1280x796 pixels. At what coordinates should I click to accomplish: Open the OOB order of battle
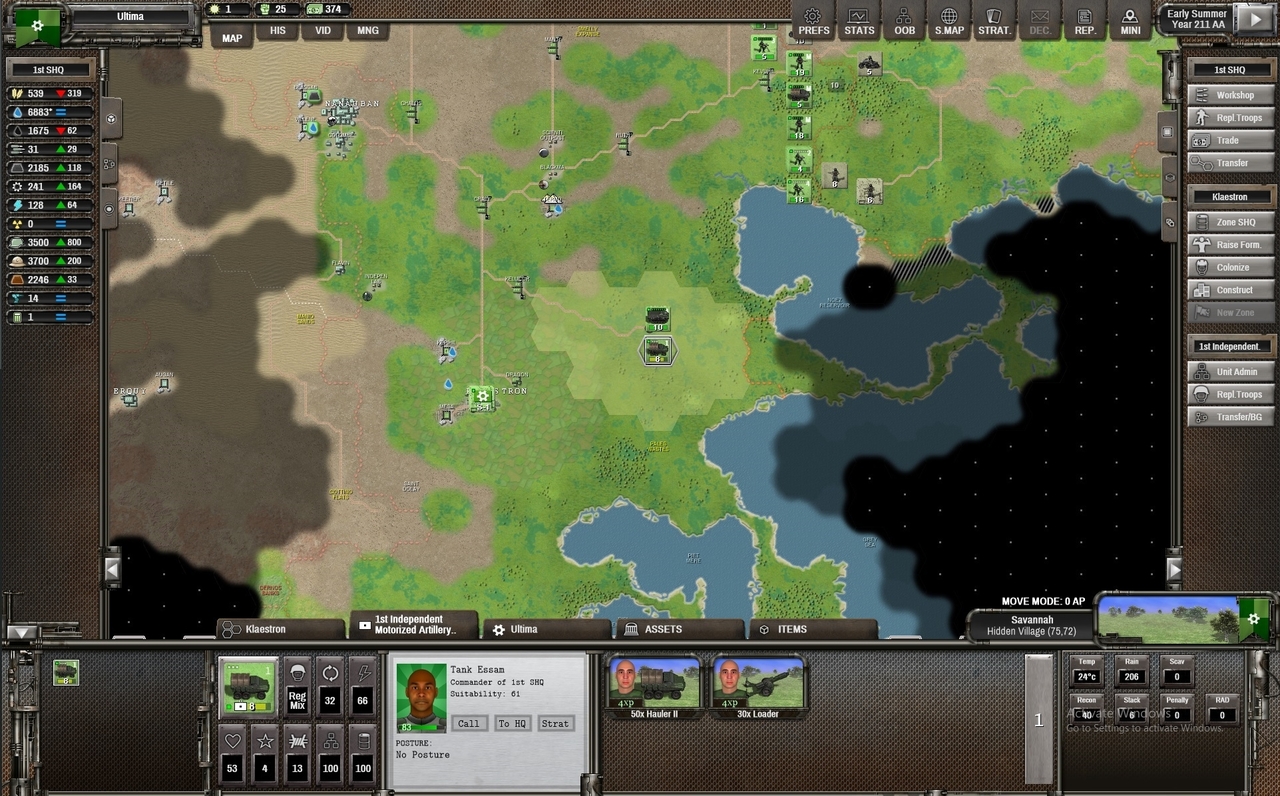(904, 20)
